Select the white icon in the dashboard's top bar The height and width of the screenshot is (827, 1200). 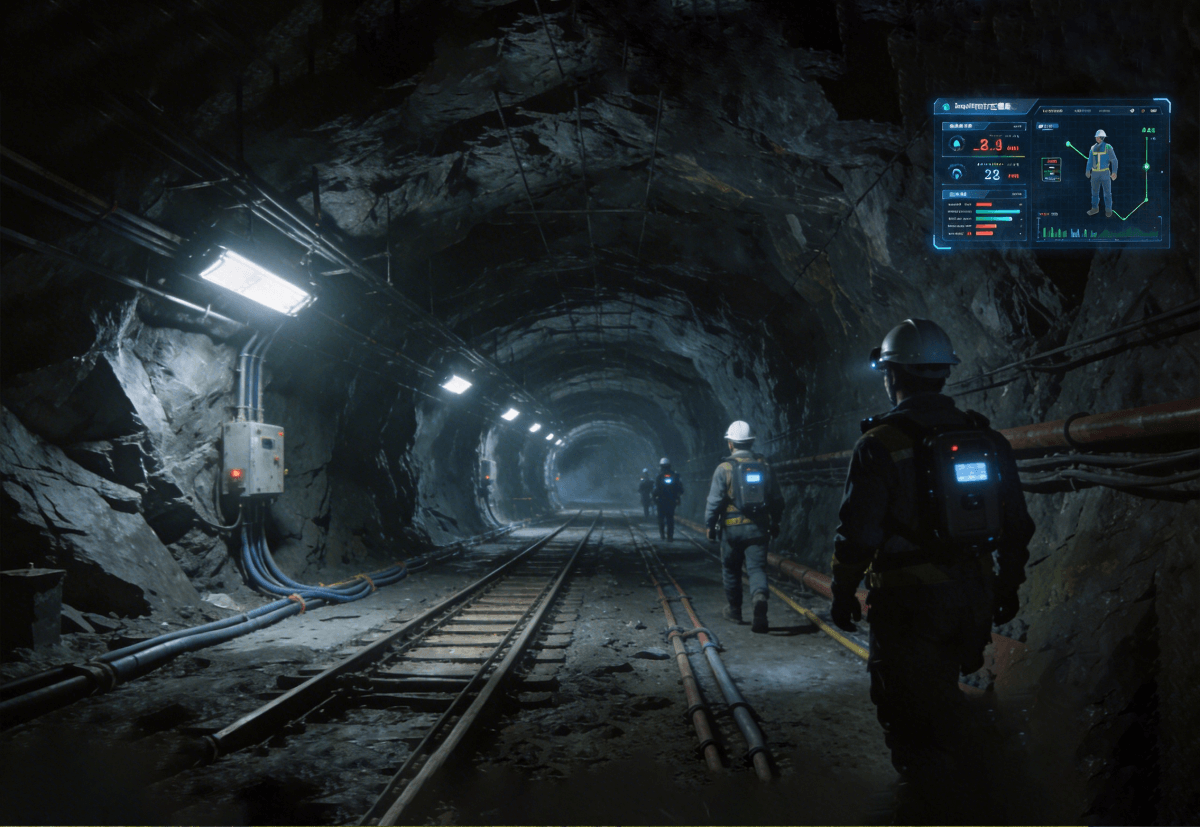[1132, 111]
